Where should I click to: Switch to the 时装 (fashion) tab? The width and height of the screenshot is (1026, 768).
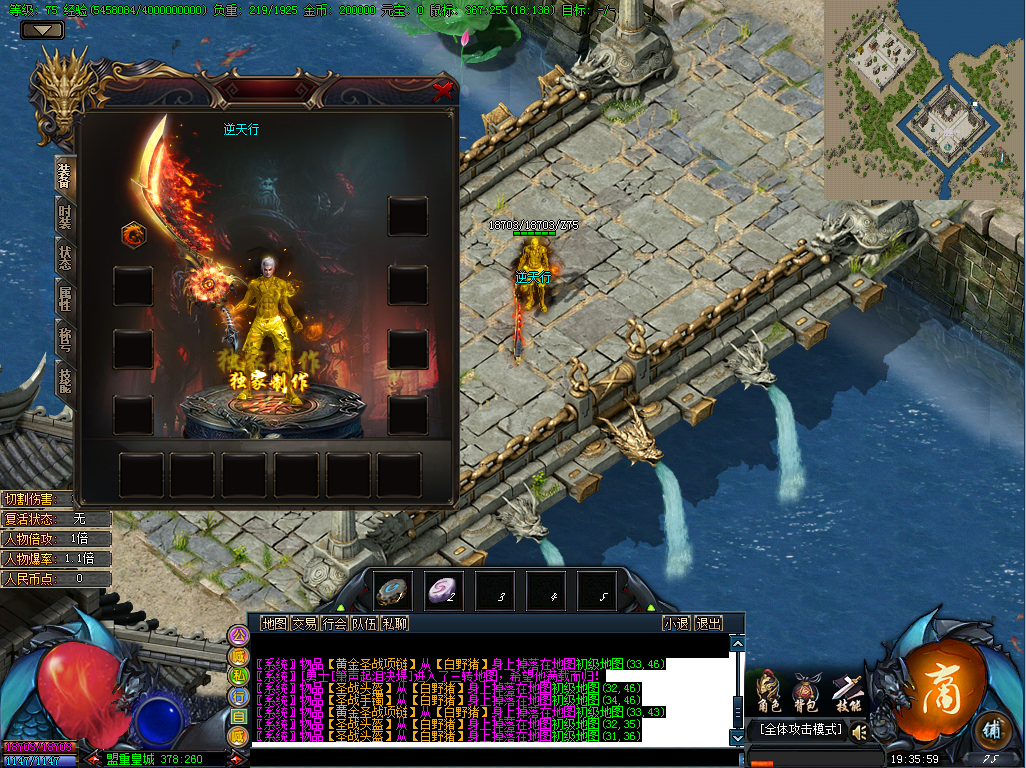coord(65,215)
